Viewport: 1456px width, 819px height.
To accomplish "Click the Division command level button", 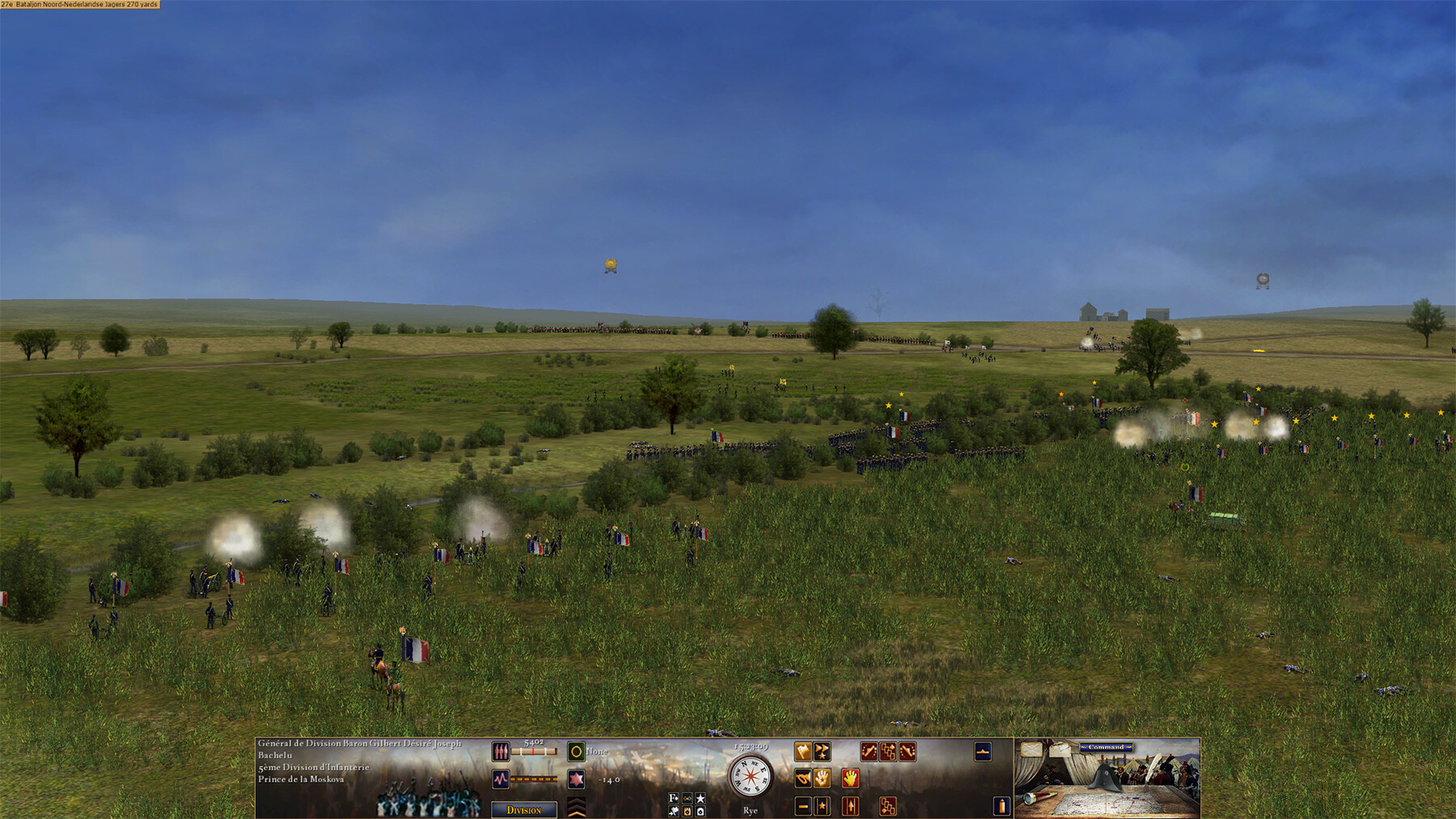I will (525, 808).
